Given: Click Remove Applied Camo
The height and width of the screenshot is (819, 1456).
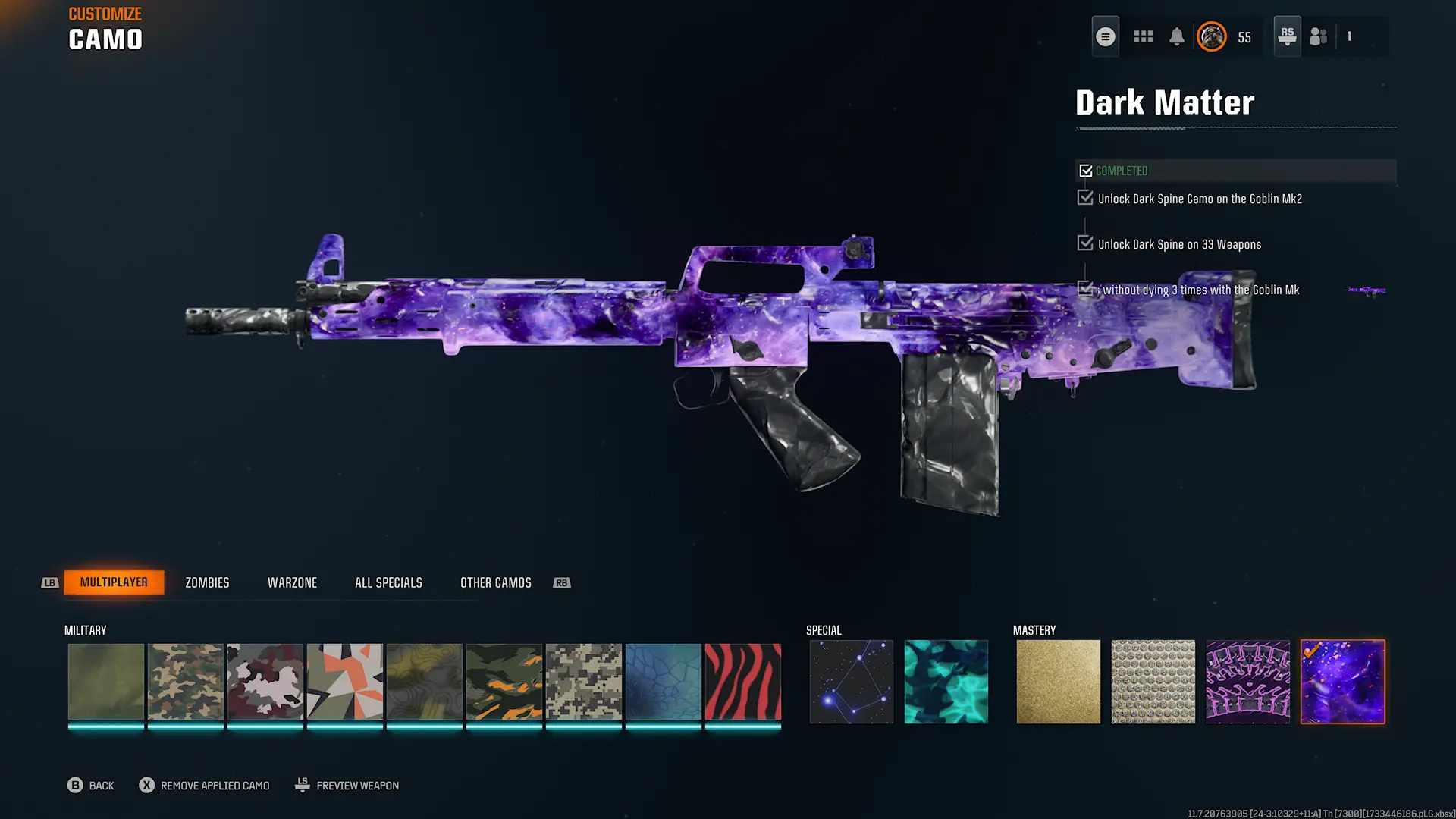Looking at the screenshot, I should (x=203, y=785).
